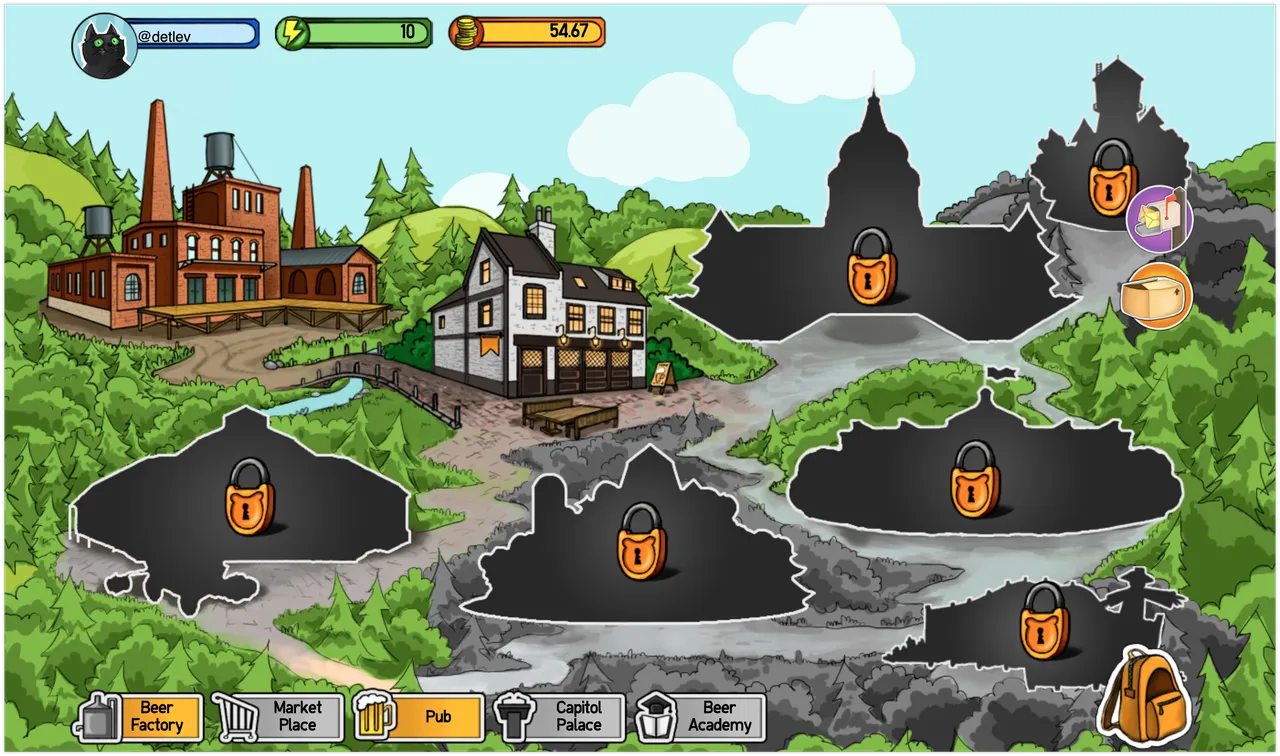1280x756 pixels.
Task: Go to the Market Place
Action: point(280,716)
